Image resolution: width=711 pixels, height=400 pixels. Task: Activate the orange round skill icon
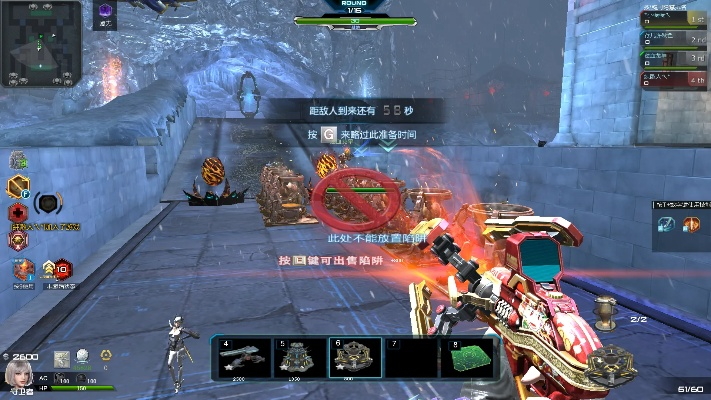pos(690,224)
